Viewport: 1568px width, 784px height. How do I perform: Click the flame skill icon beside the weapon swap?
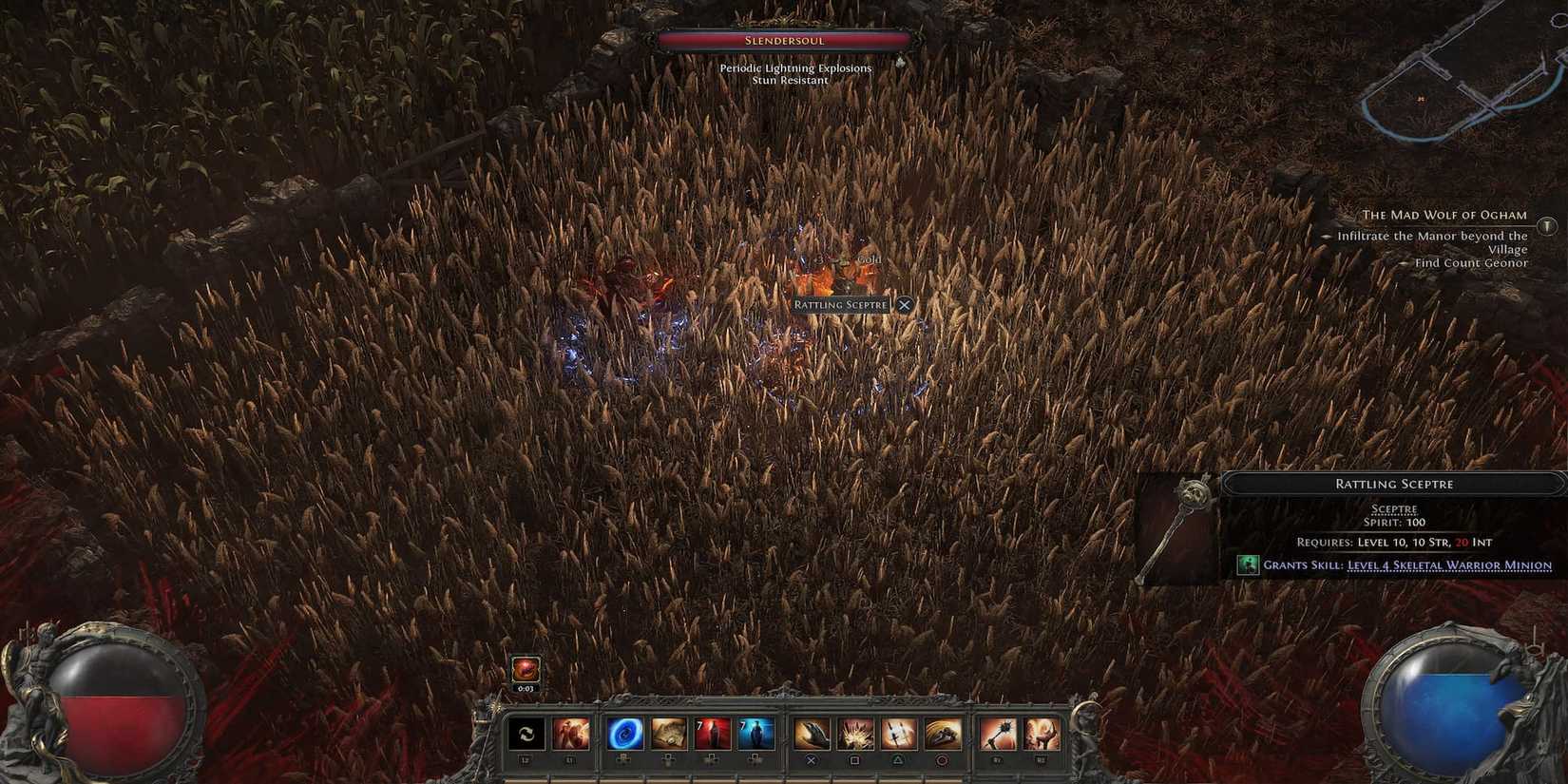571,734
